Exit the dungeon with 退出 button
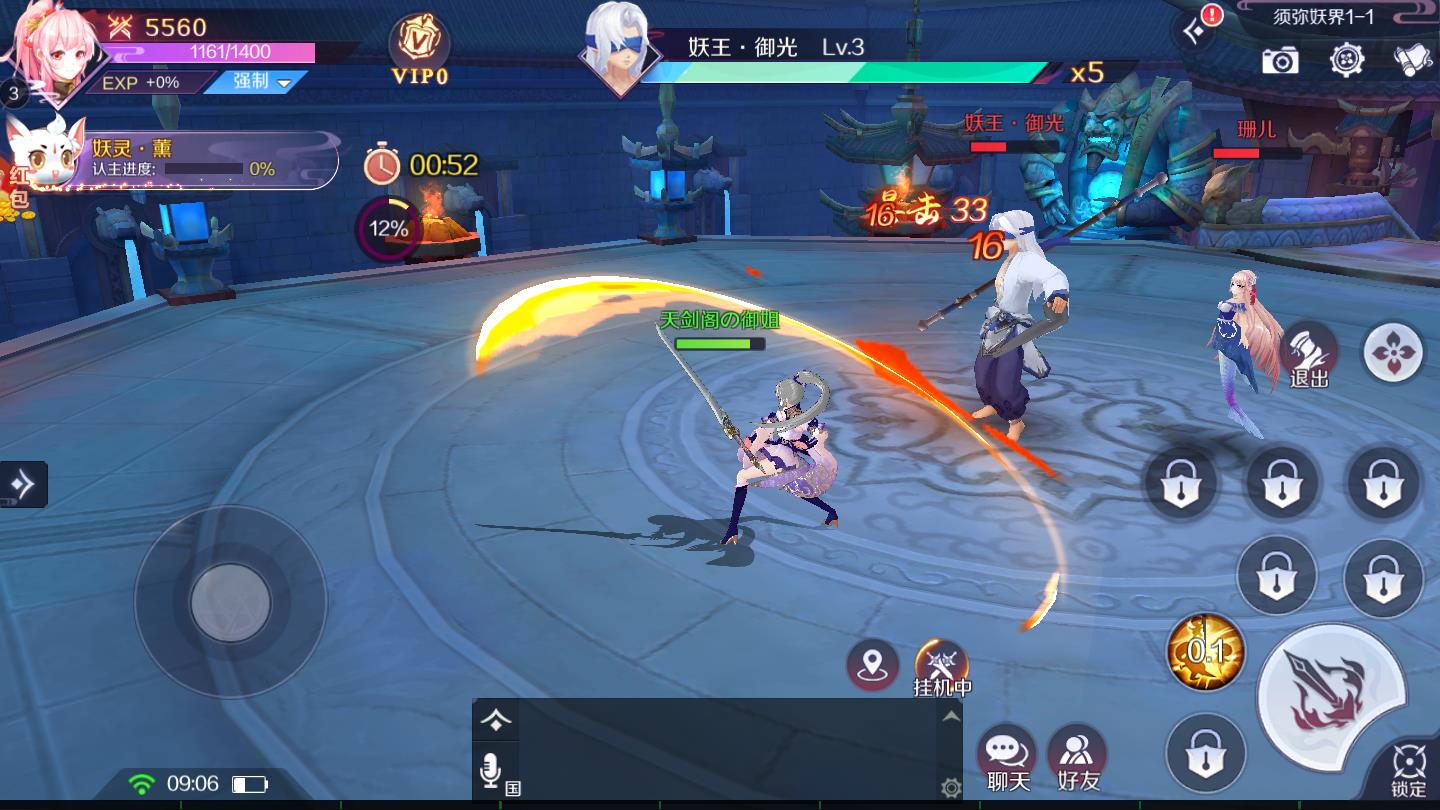The width and height of the screenshot is (1440, 810). [x=1309, y=356]
